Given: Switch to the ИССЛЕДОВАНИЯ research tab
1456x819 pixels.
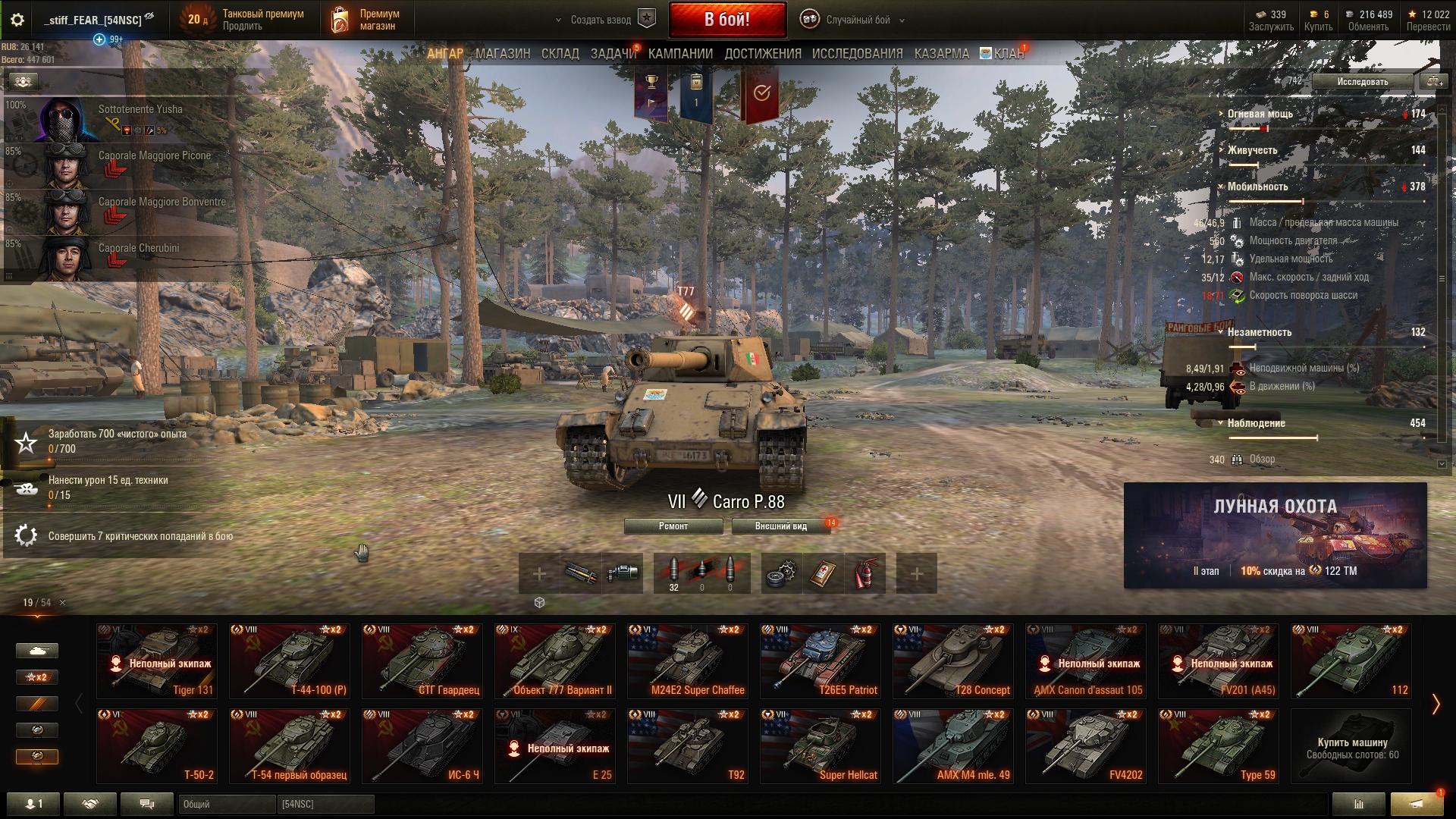Looking at the screenshot, I should click(857, 54).
